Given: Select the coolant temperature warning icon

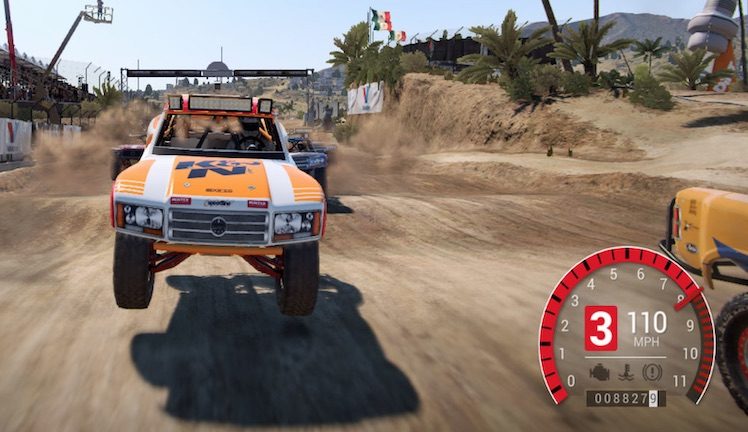Looking at the screenshot, I should click(x=627, y=371).
